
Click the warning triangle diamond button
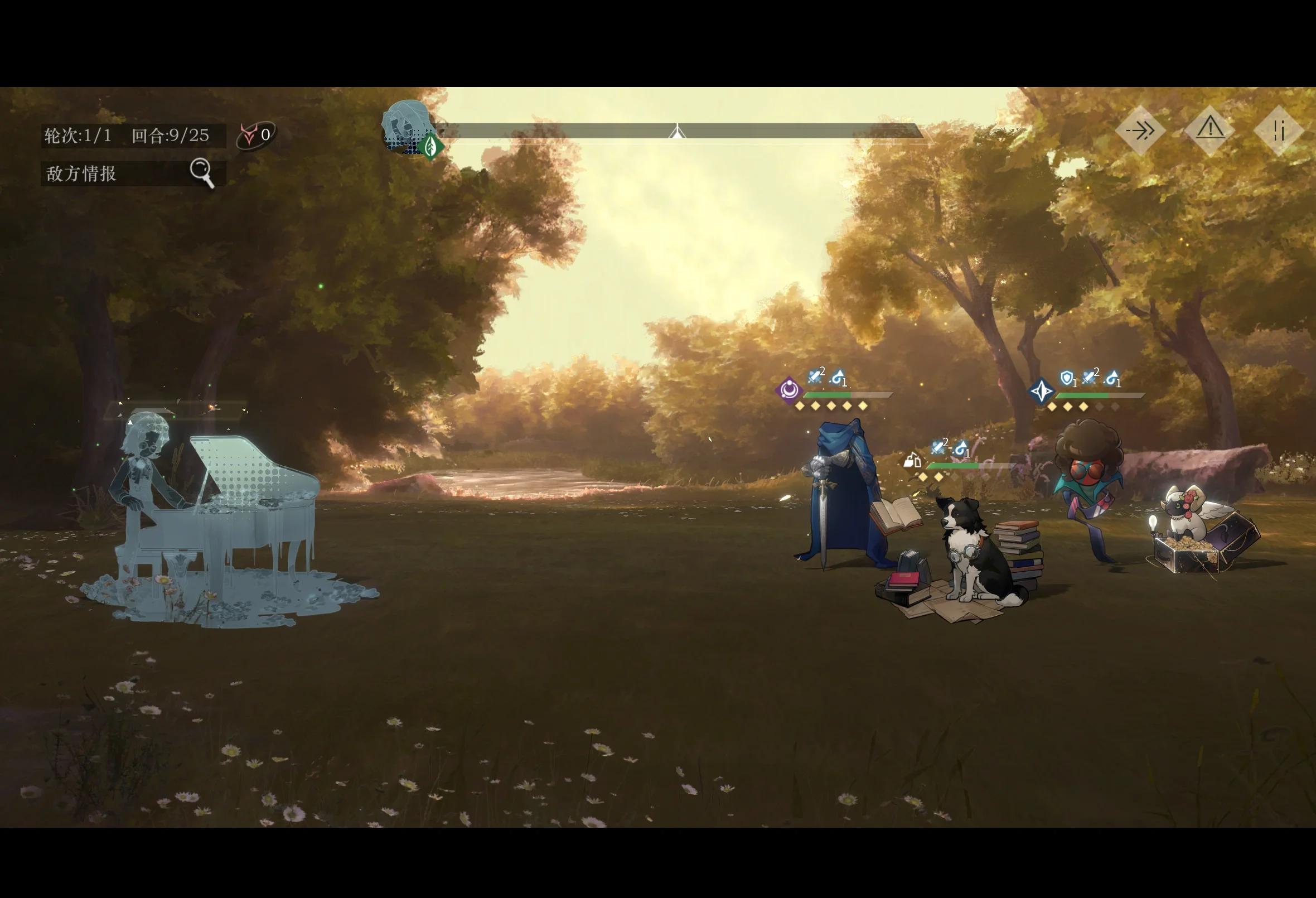tap(1209, 130)
